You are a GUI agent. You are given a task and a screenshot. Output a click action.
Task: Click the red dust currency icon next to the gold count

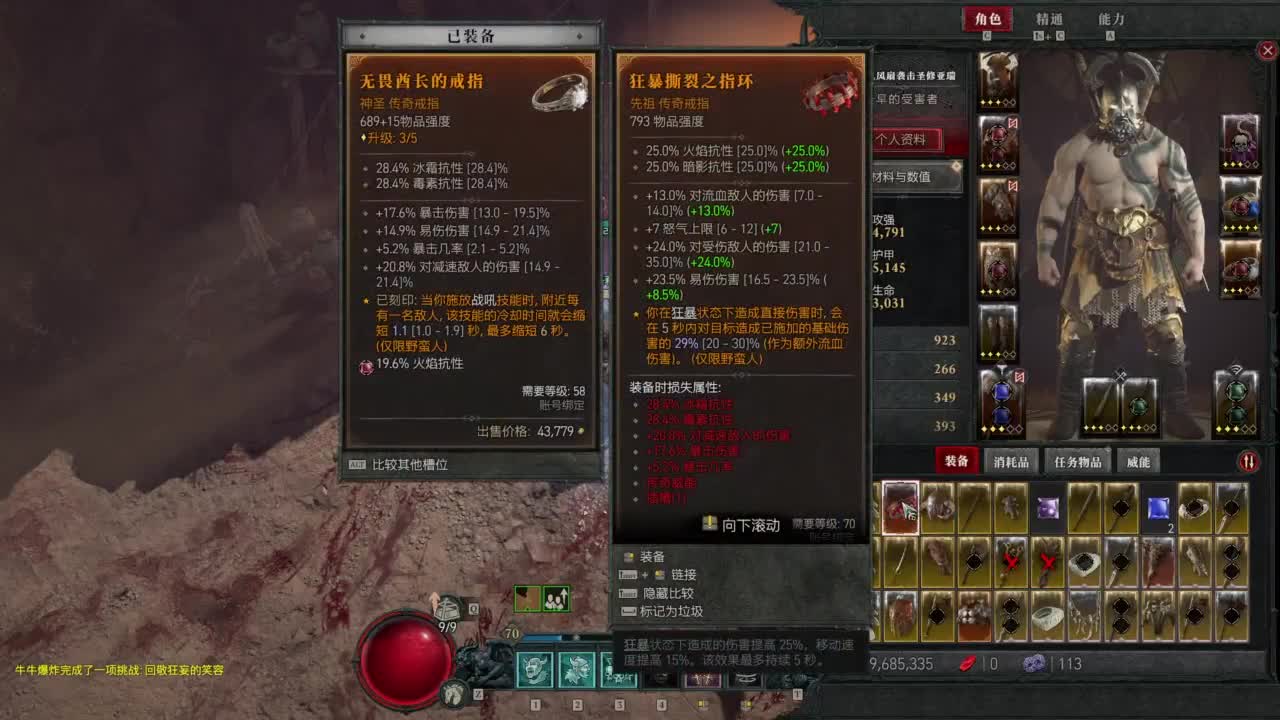[x=967, y=665]
